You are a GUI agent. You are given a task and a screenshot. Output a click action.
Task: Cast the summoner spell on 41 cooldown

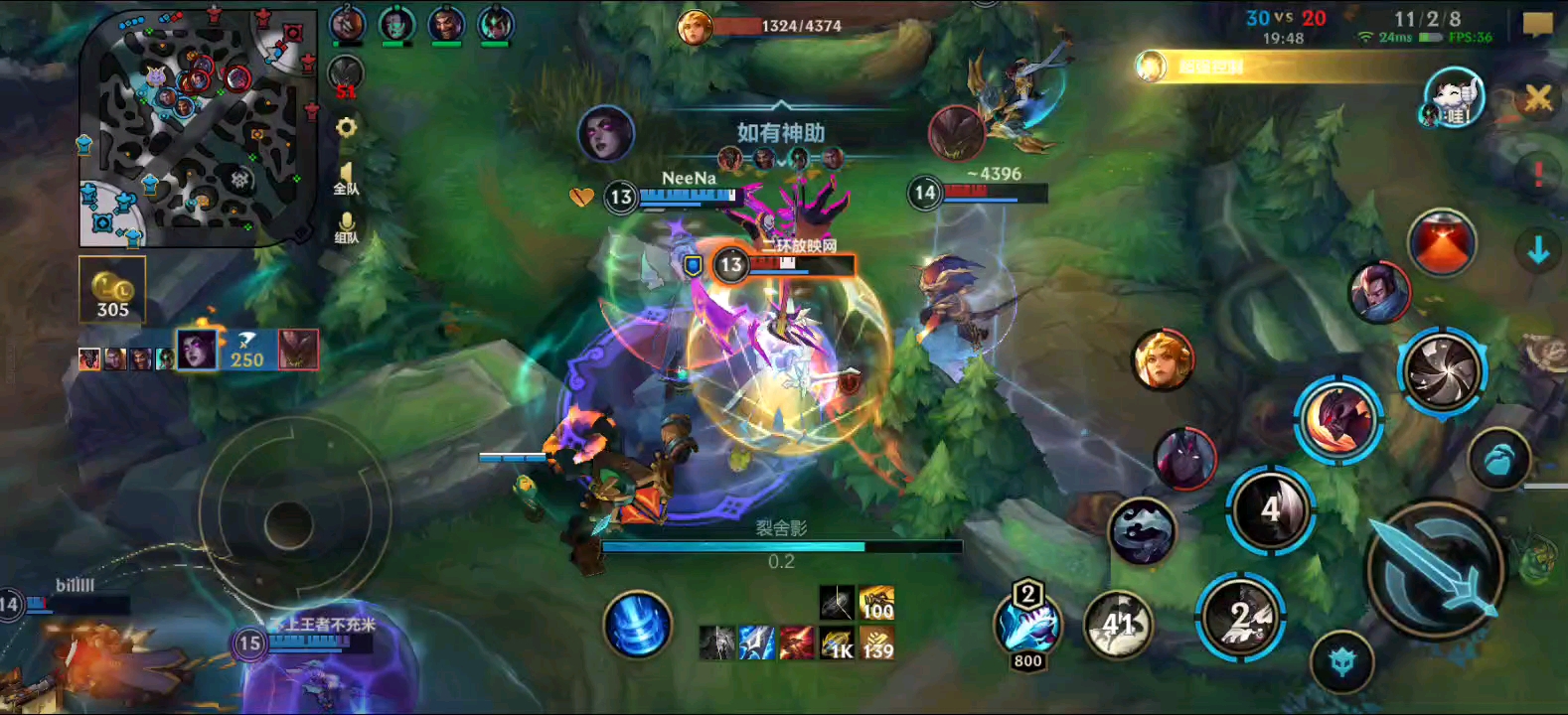(x=1119, y=625)
